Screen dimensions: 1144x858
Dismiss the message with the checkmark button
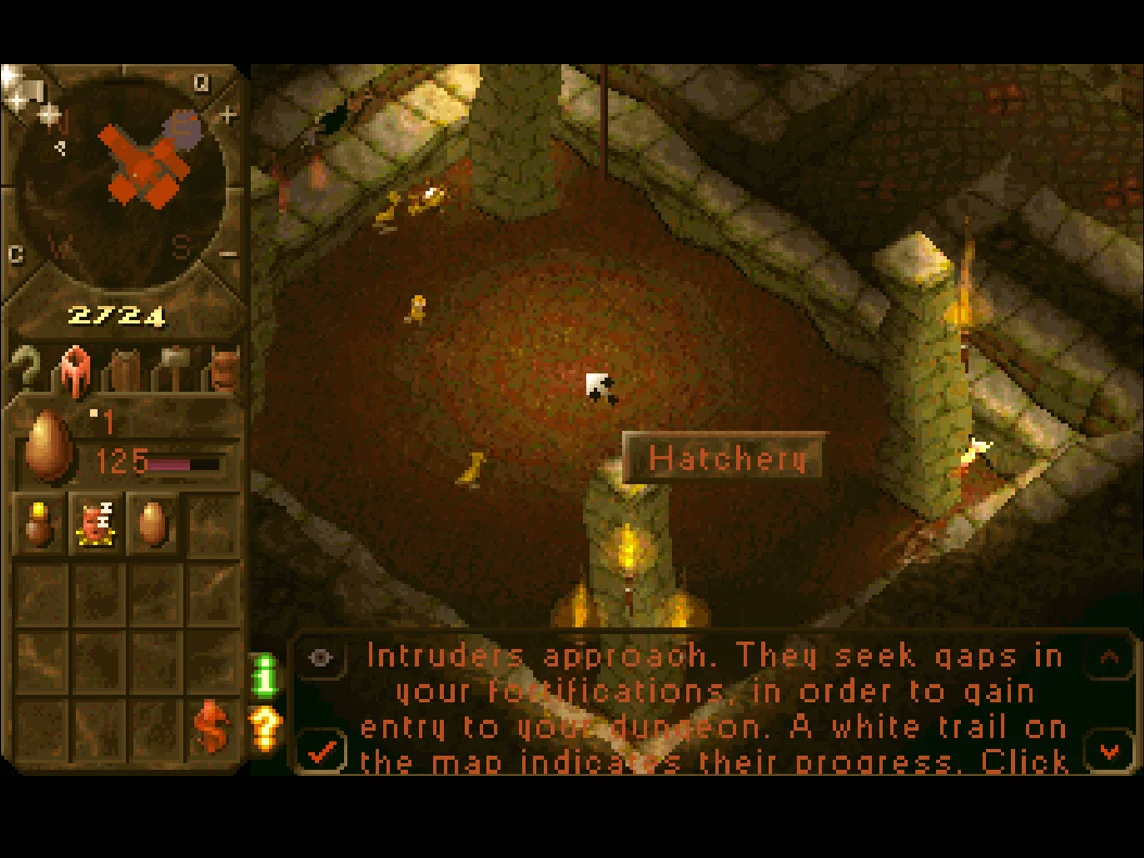(321, 752)
